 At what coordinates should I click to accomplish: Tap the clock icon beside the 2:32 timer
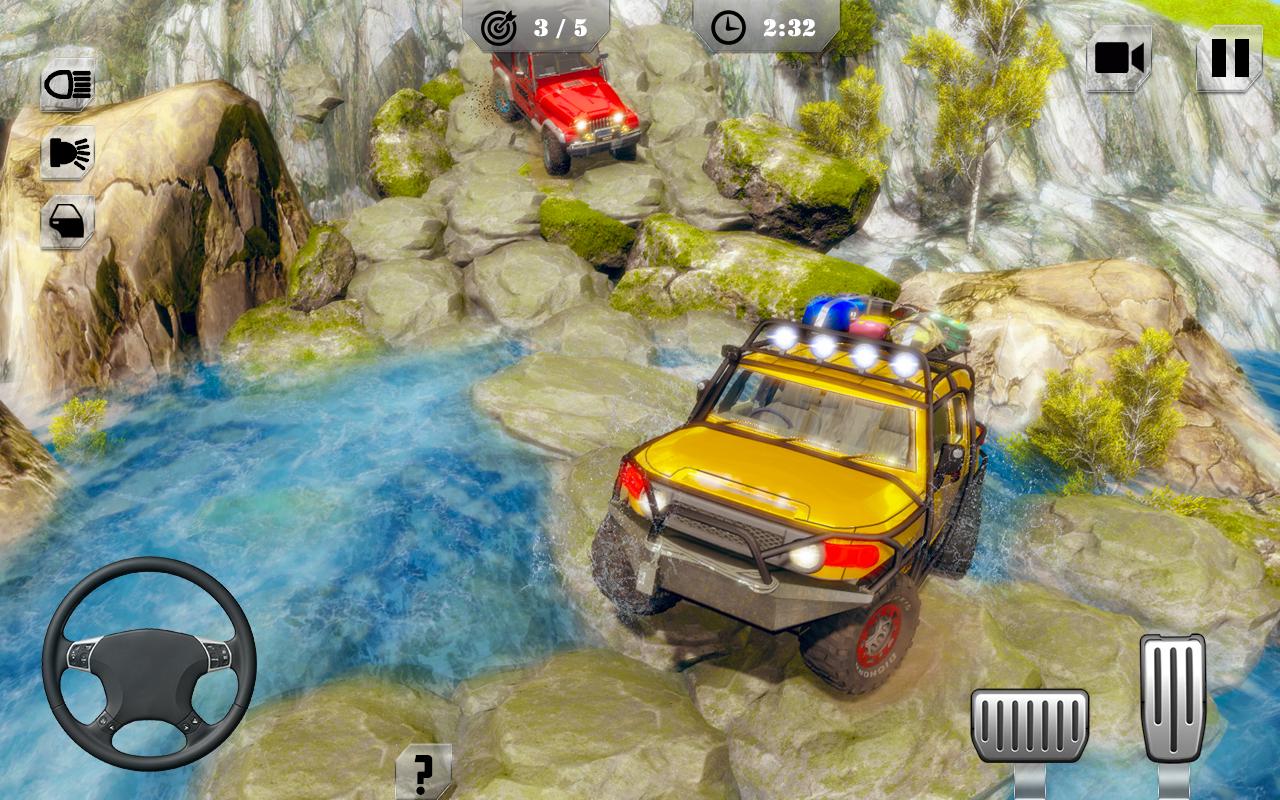tap(728, 28)
